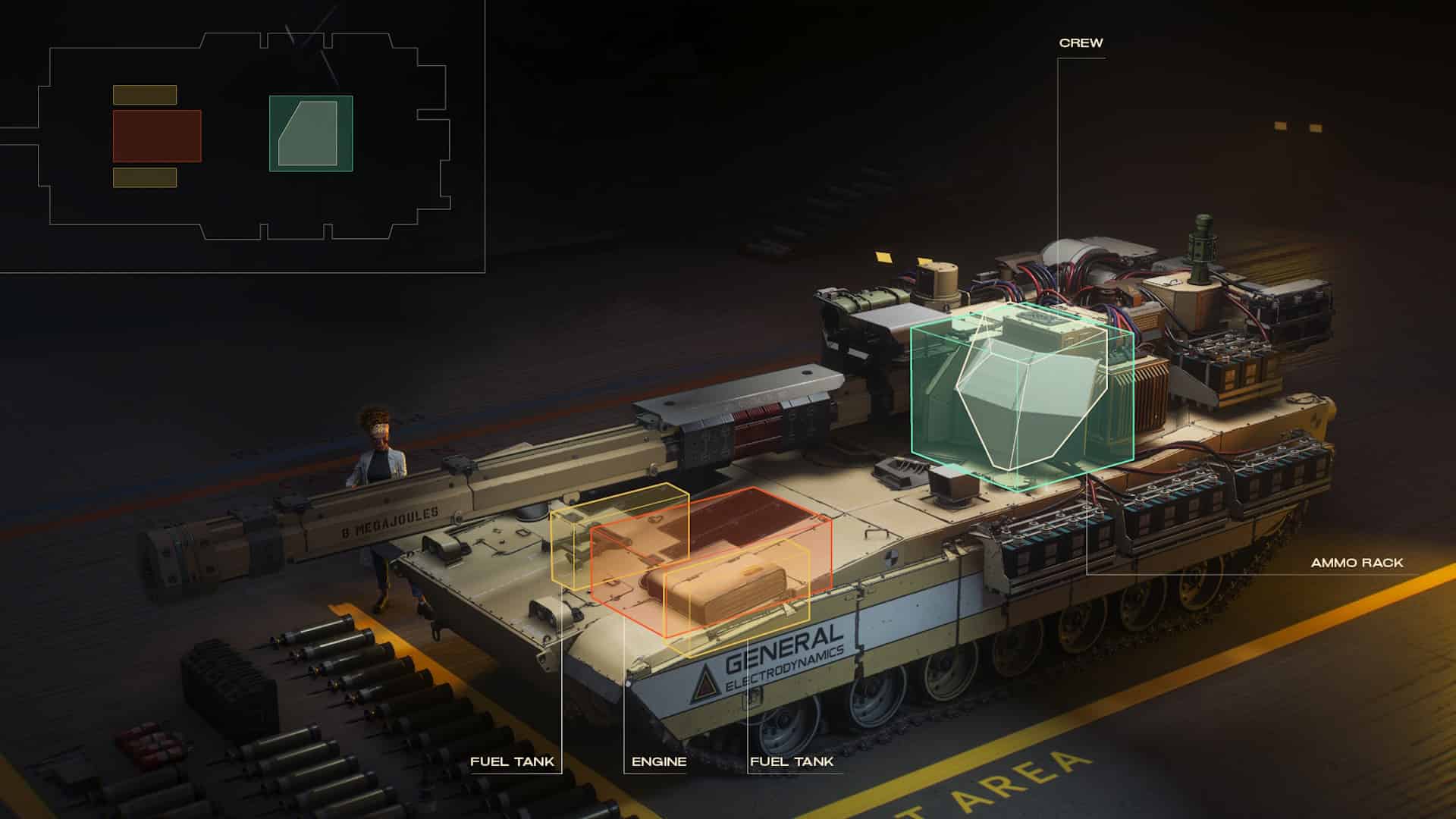Click the AMMO RACK callout label
This screenshot has height=819, width=1456.
coord(1357,563)
